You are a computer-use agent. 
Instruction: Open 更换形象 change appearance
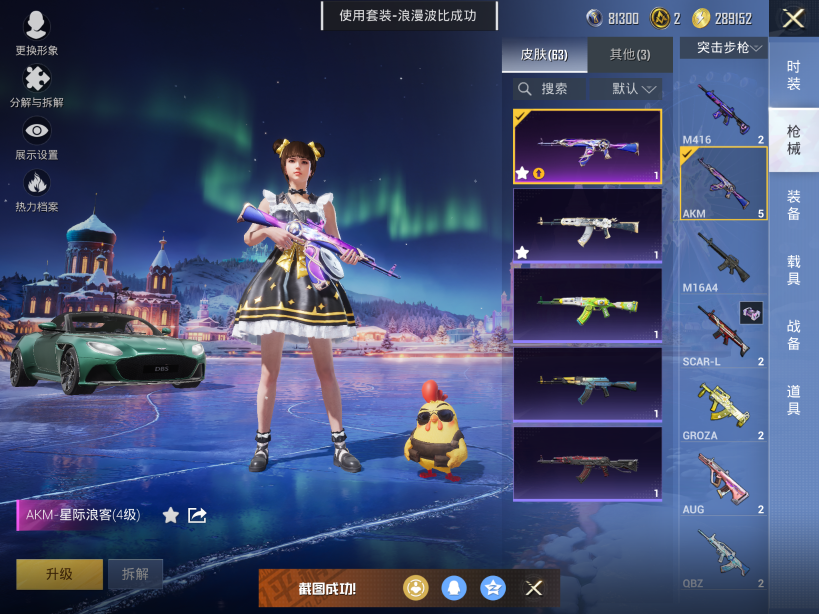[37, 34]
